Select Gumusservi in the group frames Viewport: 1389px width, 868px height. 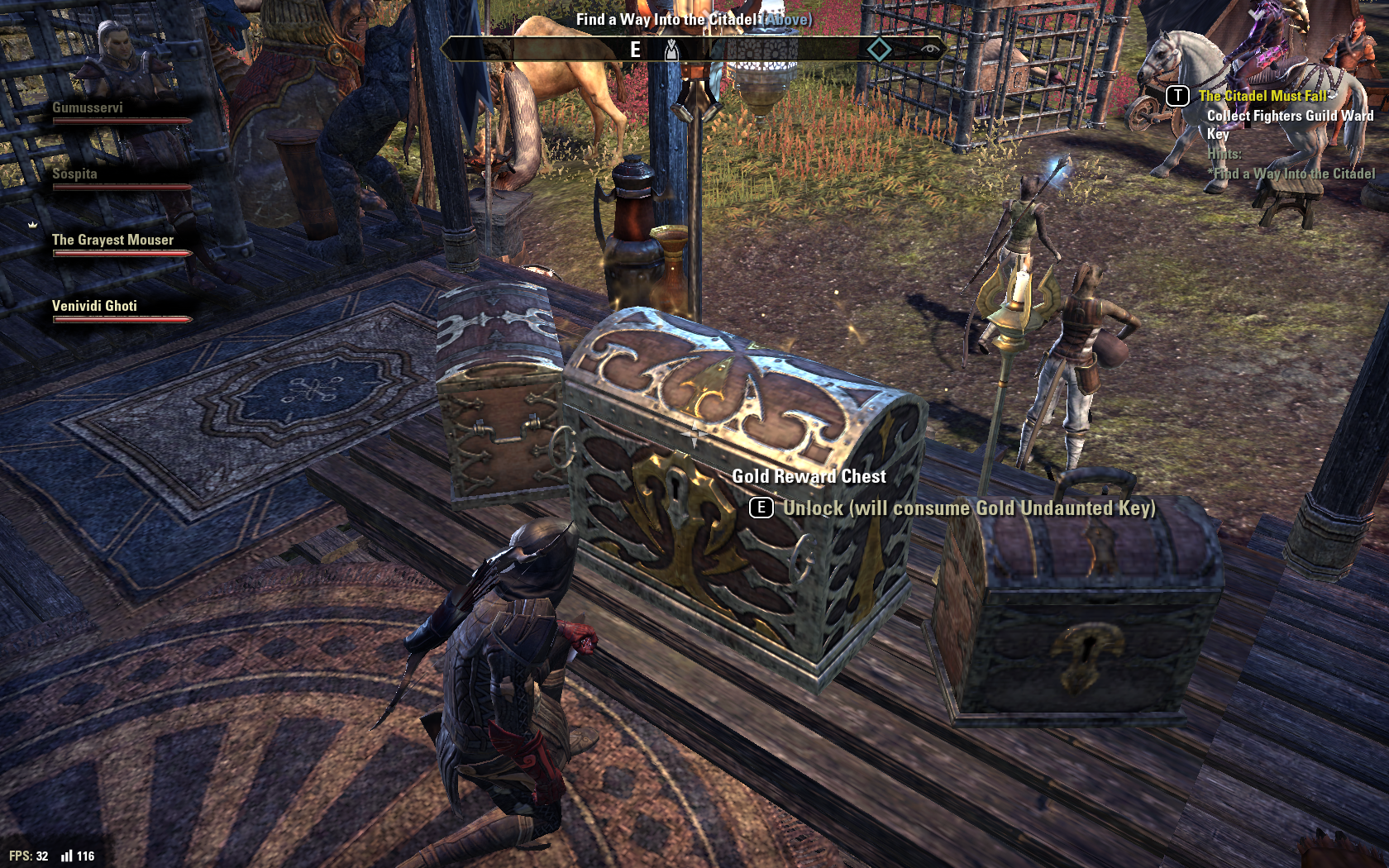click(x=88, y=108)
